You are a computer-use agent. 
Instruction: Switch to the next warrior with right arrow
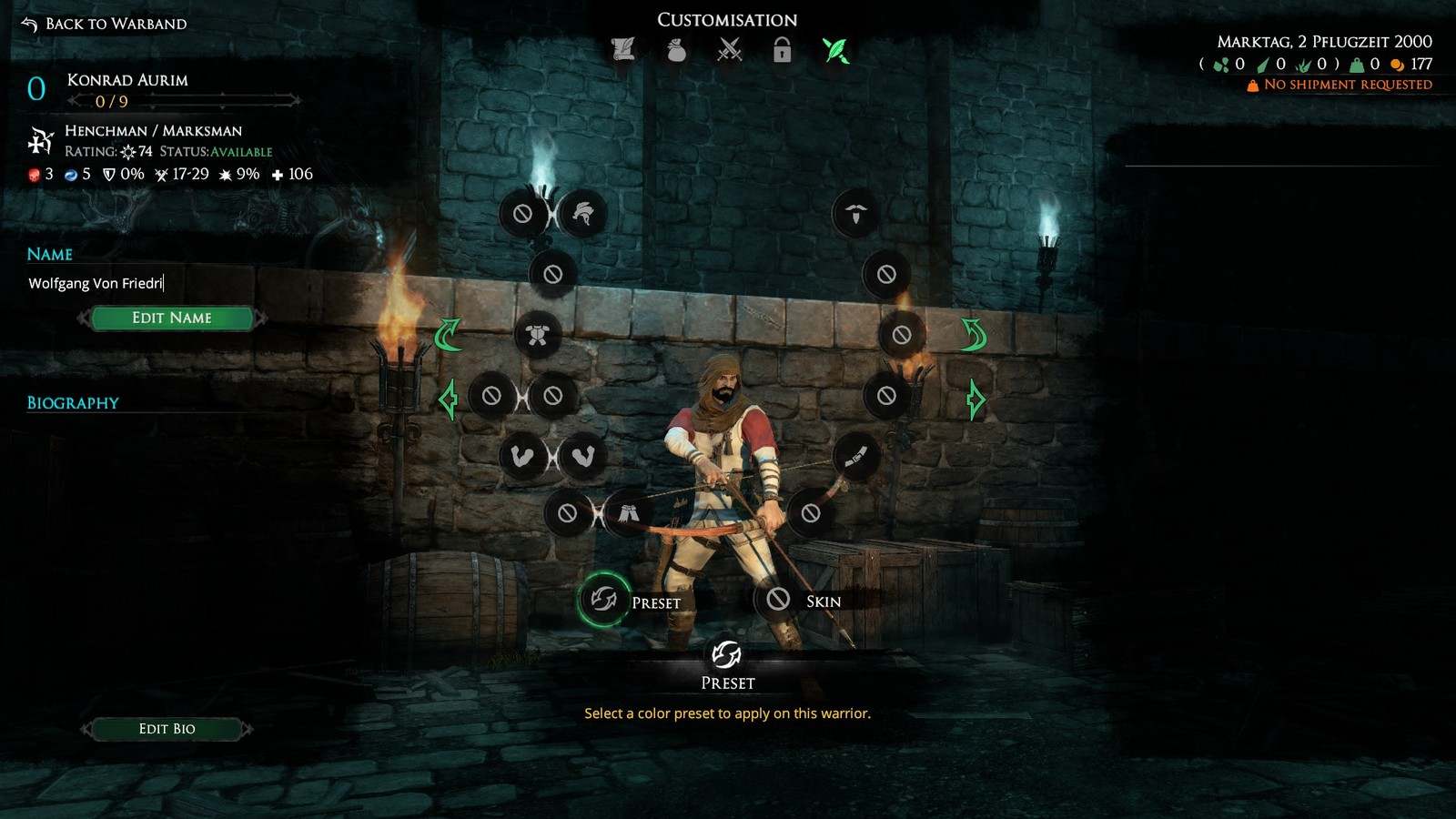pos(976,399)
